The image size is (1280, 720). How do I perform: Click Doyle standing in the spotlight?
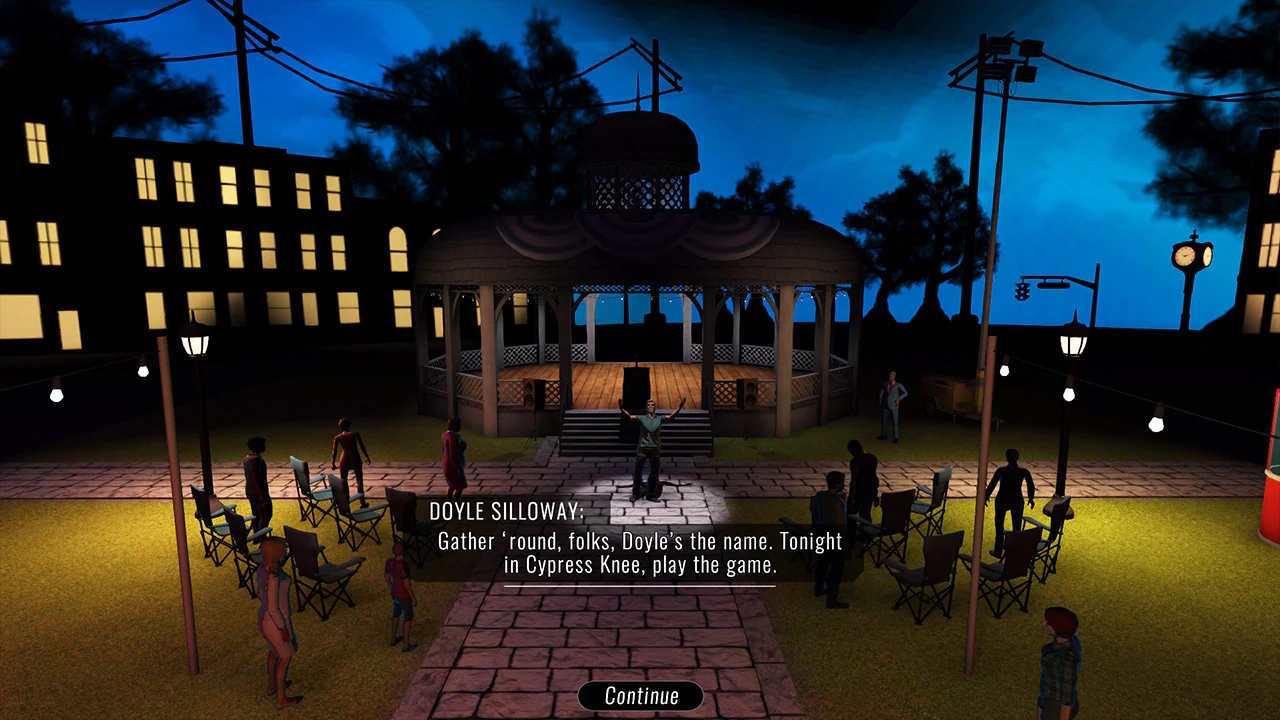pos(648,440)
